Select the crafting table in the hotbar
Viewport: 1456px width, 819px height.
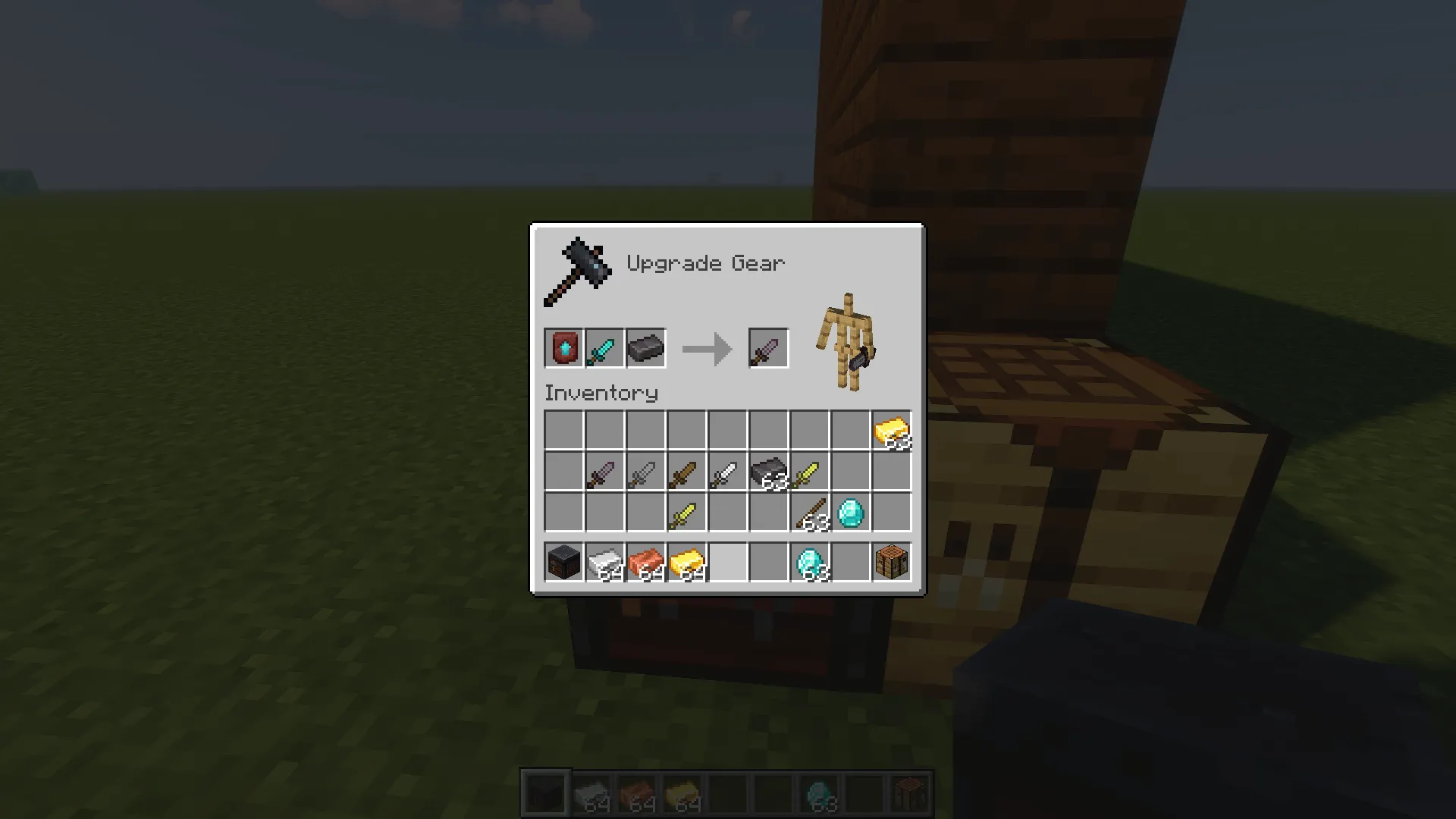tap(891, 561)
